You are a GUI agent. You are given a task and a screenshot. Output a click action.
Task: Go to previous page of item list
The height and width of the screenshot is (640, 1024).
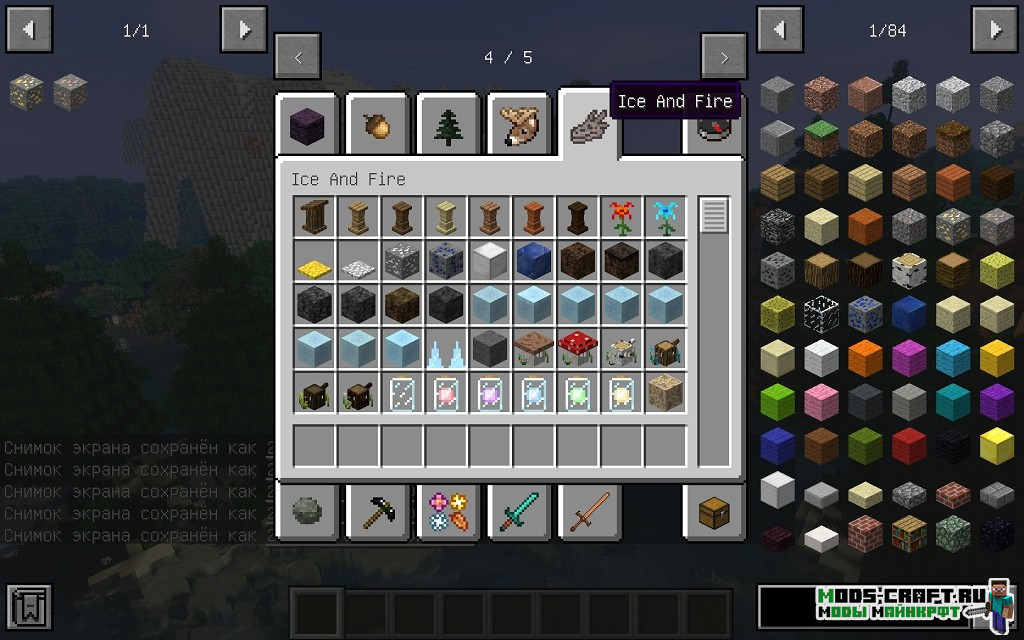pos(779,30)
